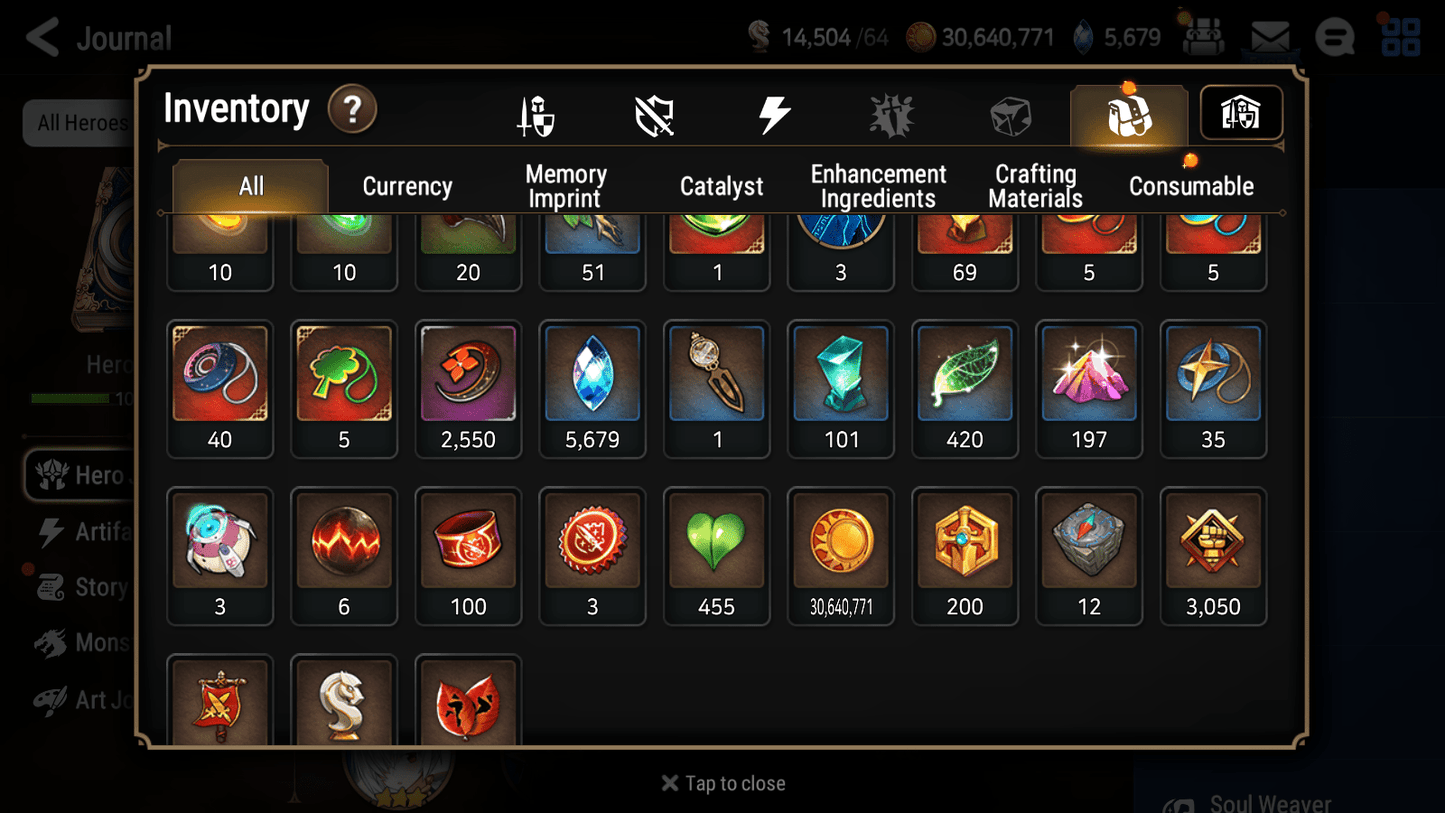Switch to the Catalyst tab
The height and width of the screenshot is (813, 1445).
(x=721, y=185)
